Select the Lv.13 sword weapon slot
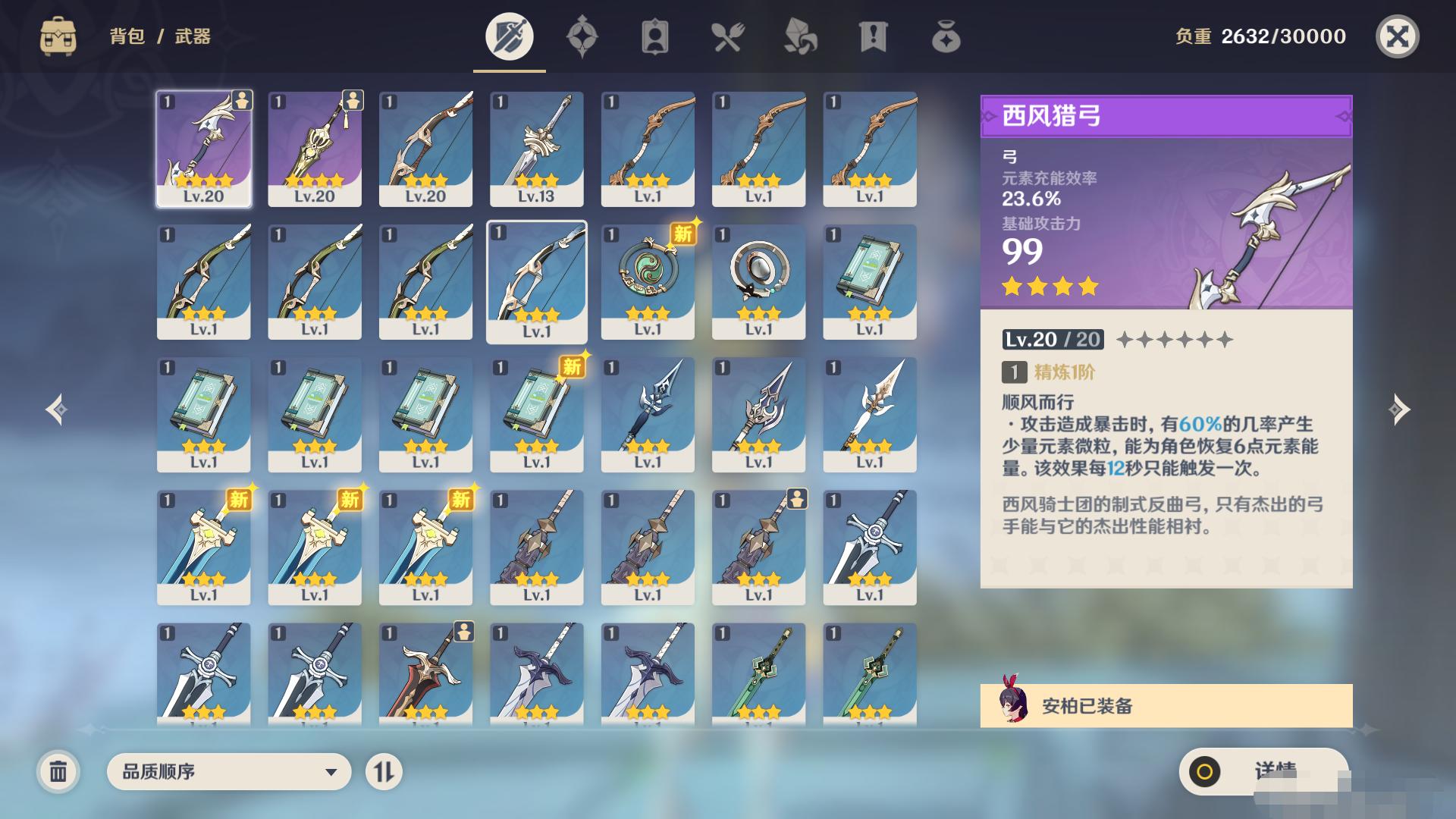The height and width of the screenshot is (819, 1456). 536,149
